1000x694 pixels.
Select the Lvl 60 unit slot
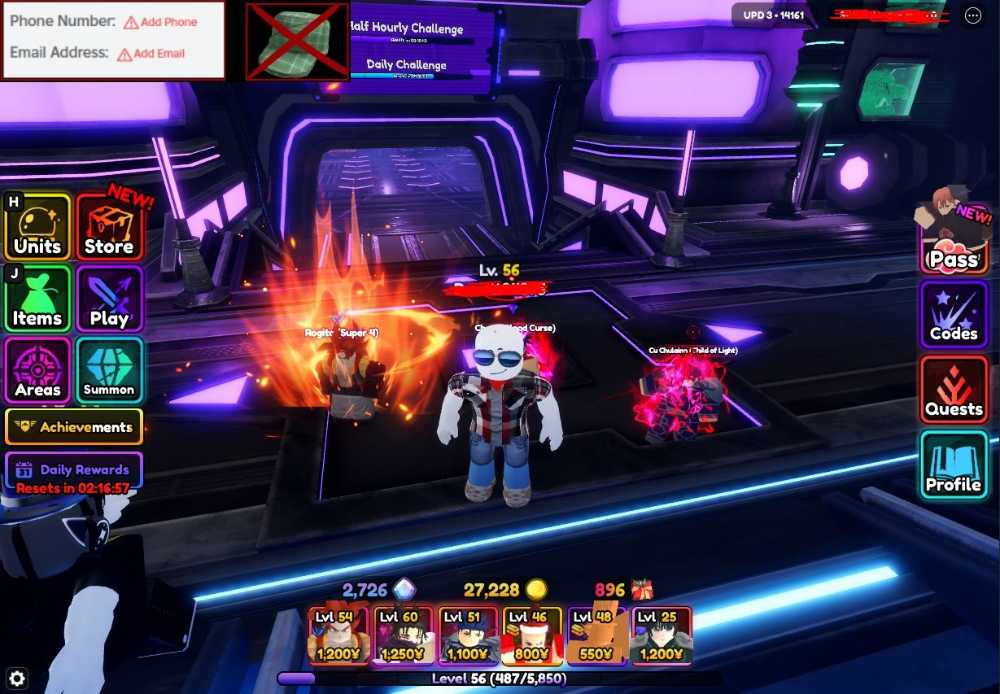[x=403, y=636]
